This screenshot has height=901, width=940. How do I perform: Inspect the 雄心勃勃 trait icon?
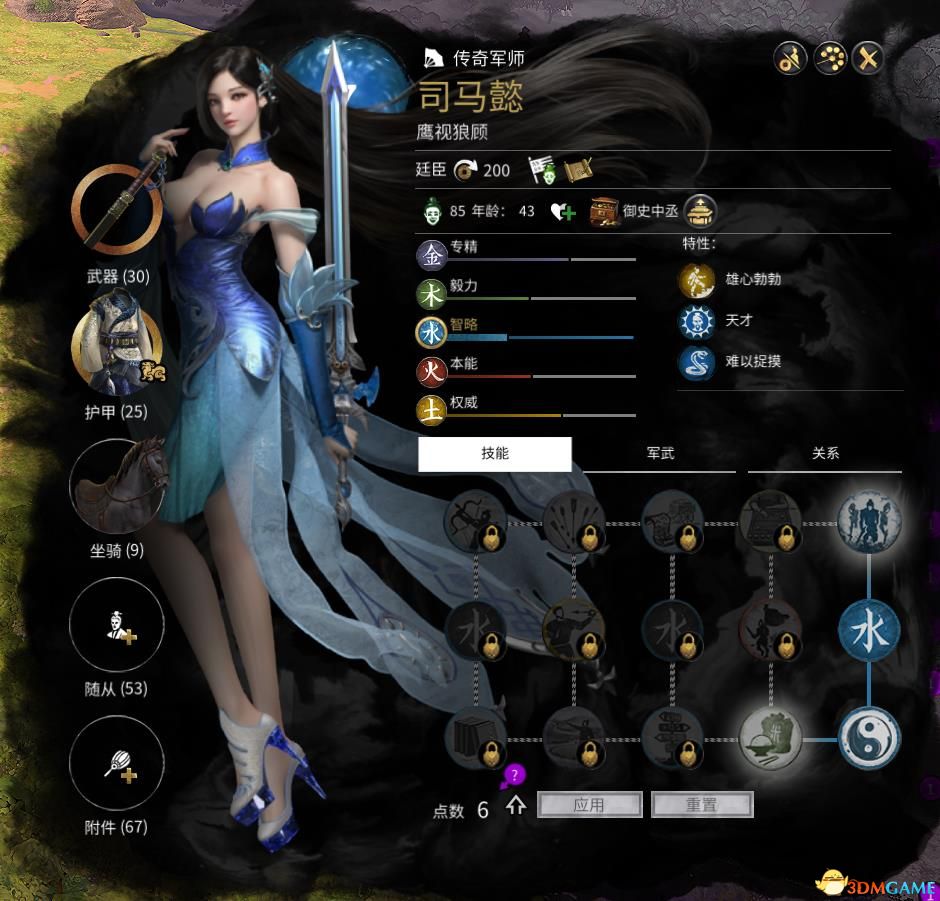[x=695, y=280]
